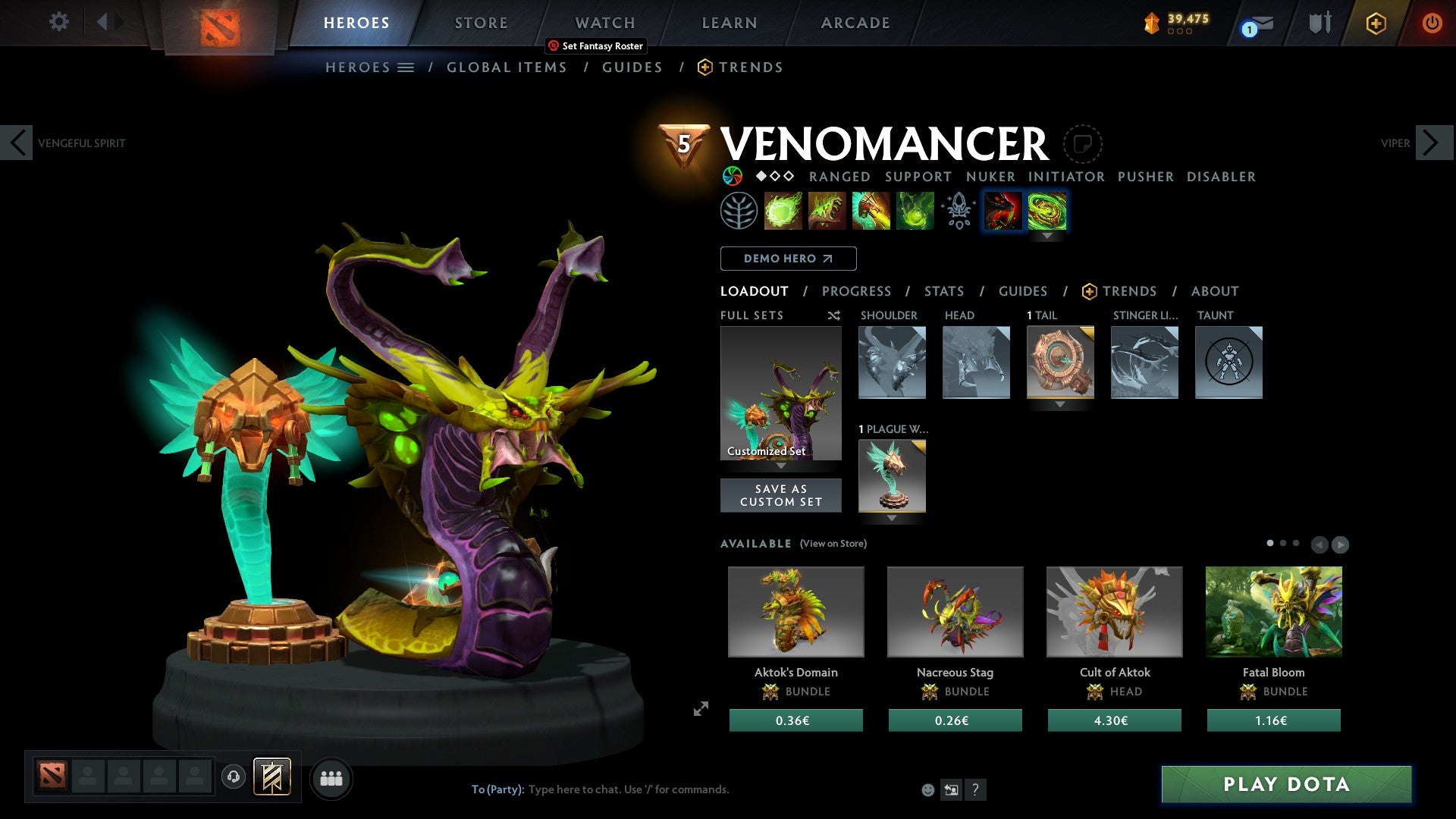Select the Shoulder item slot

click(892, 362)
